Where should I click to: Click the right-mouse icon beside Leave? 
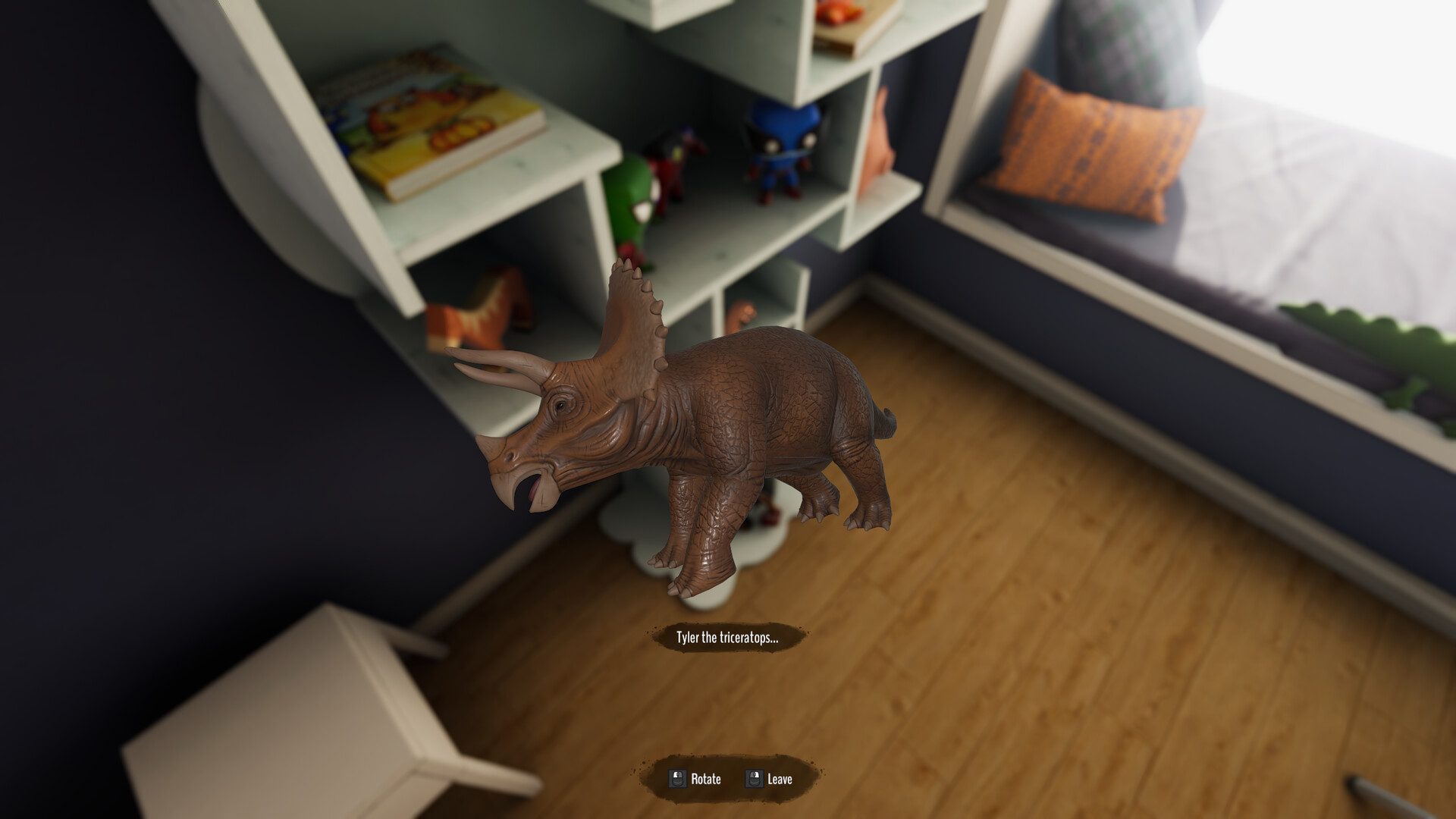[755, 778]
